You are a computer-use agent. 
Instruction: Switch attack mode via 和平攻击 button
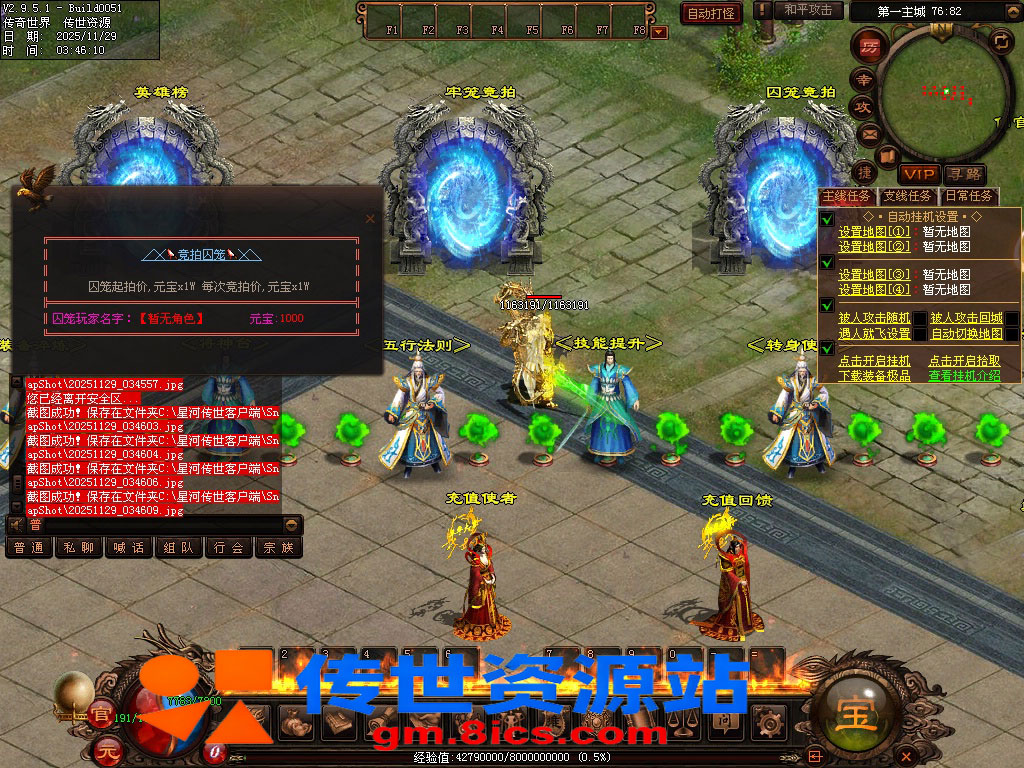(x=808, y=10)
